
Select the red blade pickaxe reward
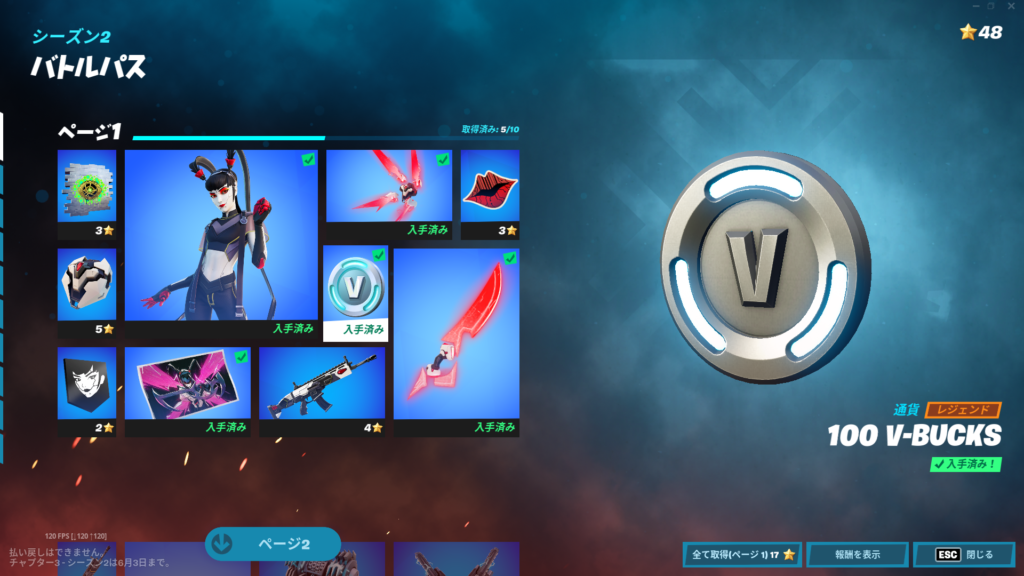(x=456, y=340)
